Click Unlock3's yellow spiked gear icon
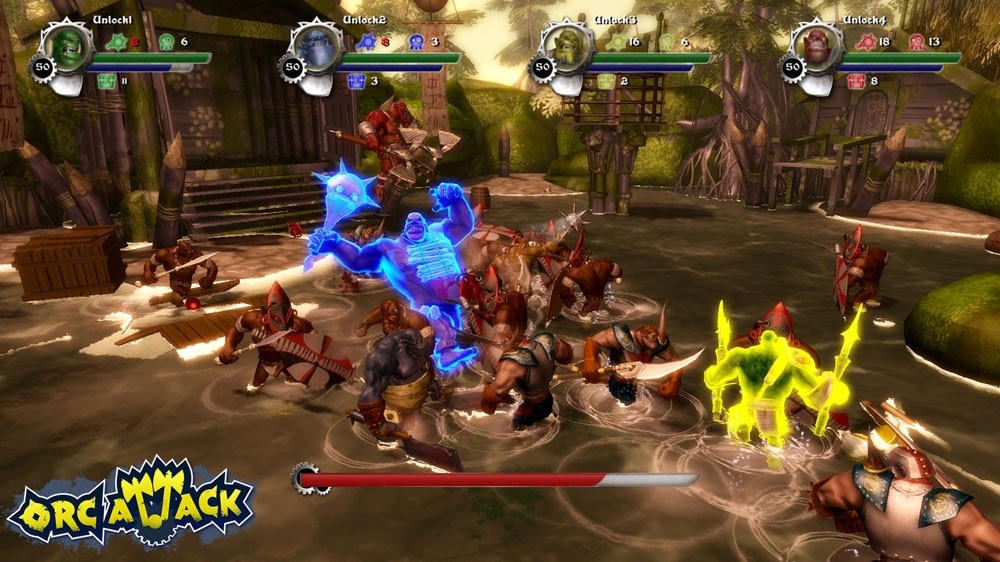 click(x=617, y=42)
